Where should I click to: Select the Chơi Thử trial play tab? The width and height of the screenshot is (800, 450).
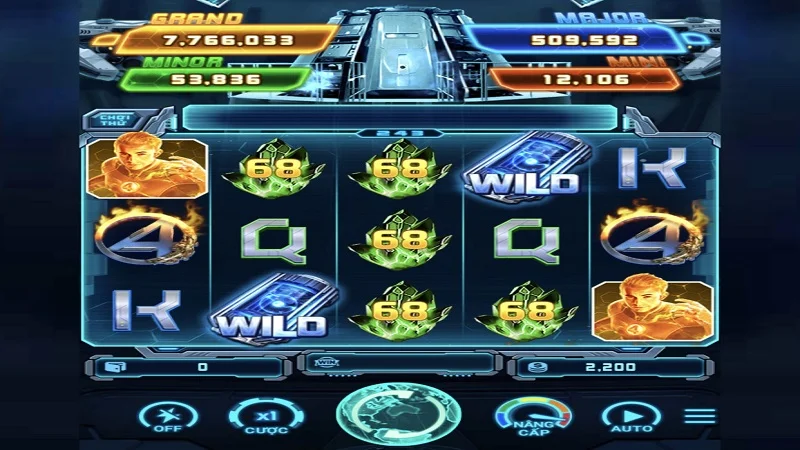pos(109,120)
